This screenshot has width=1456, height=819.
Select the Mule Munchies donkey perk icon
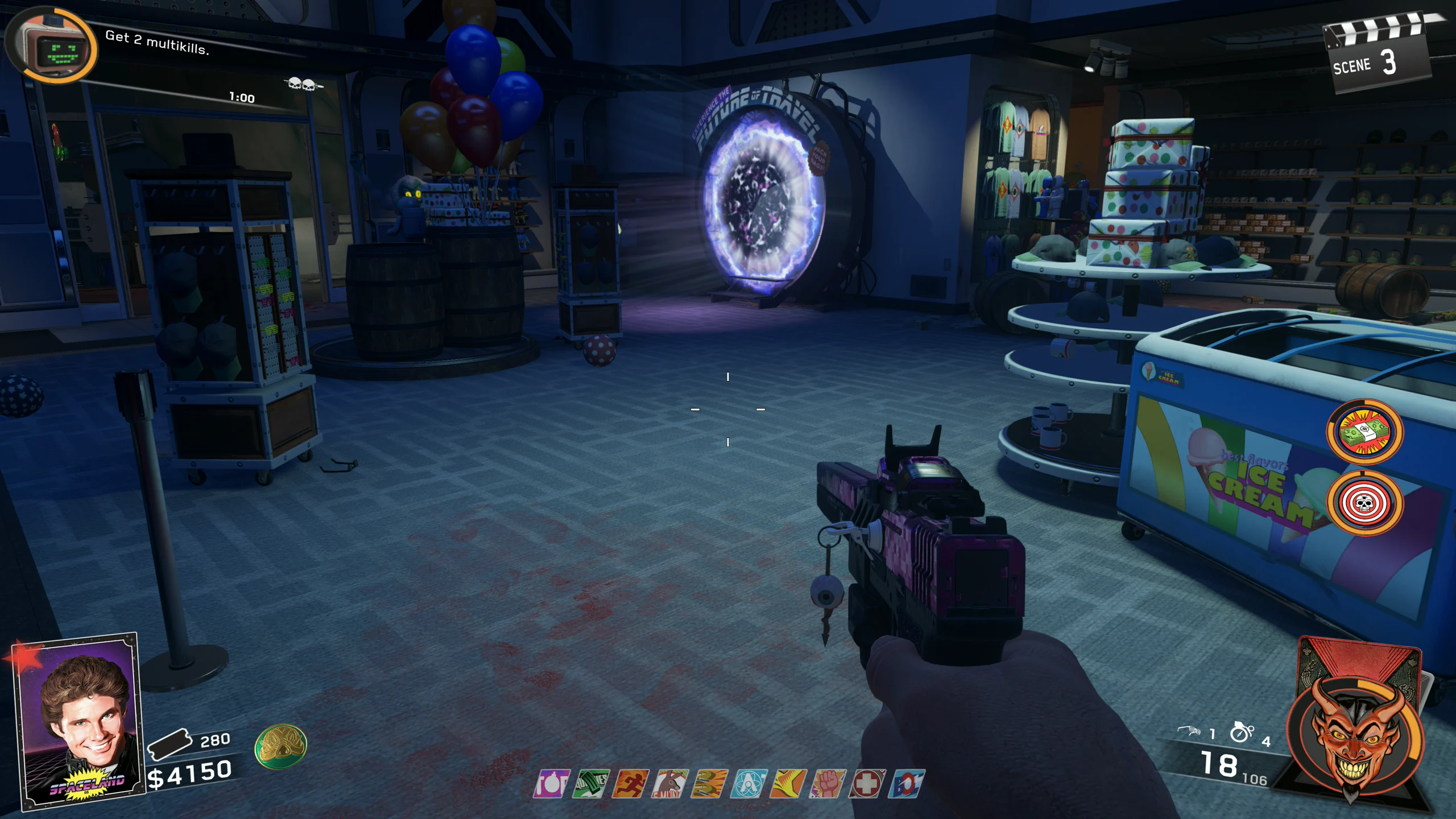click(x=670, y=784)
